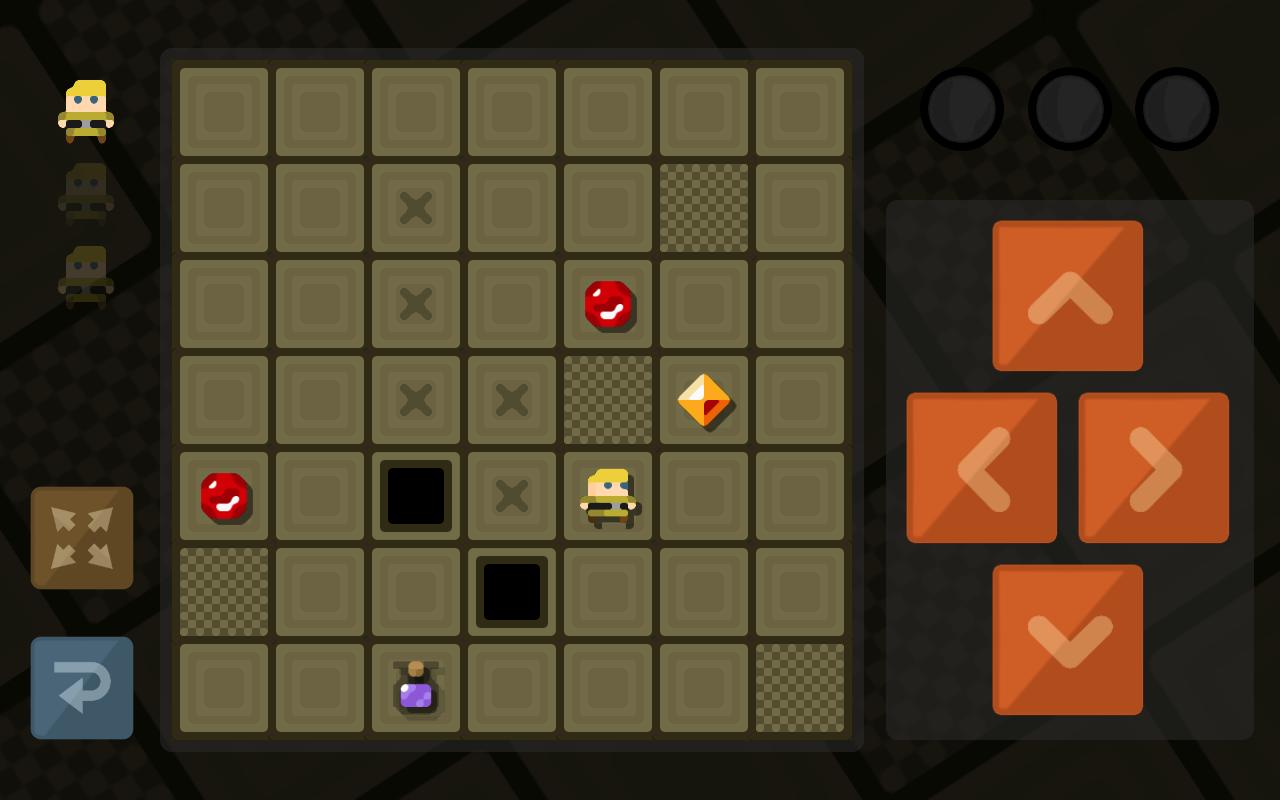Click the middle empty star circle indicator
The image size is (1280, 800).
click(x=1069, y=109)
